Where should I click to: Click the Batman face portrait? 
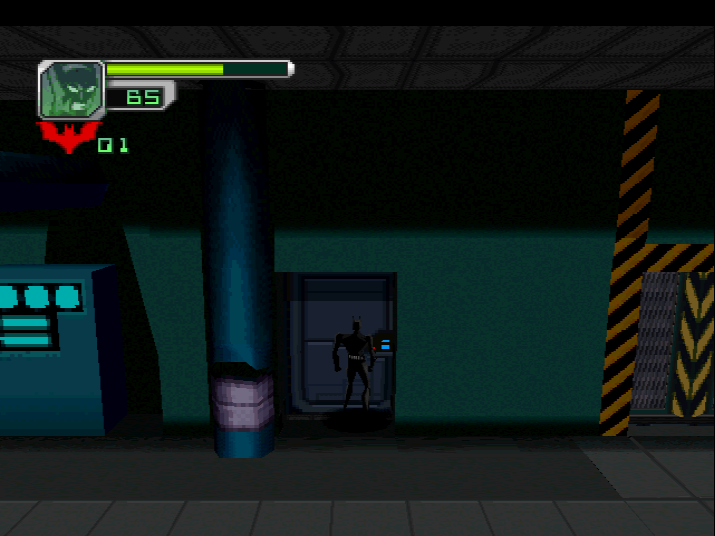[x=71, y=90]
